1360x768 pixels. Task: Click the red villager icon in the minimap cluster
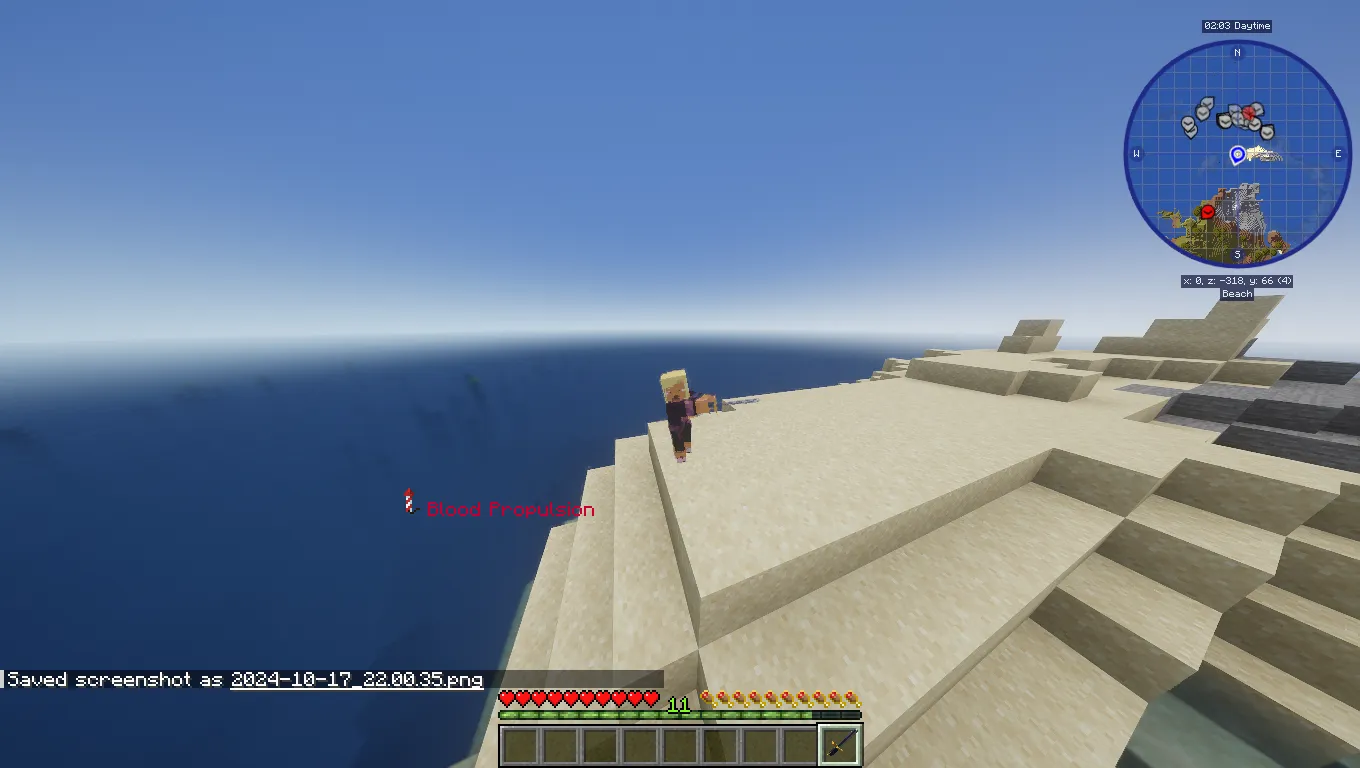(1248, 113)
